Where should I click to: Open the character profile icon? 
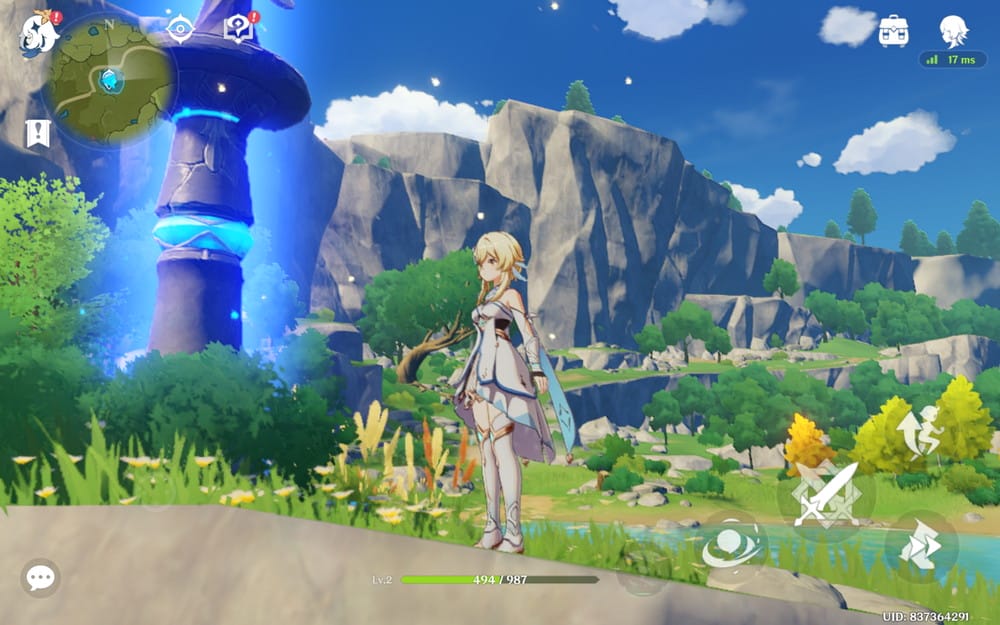[953, 31]
